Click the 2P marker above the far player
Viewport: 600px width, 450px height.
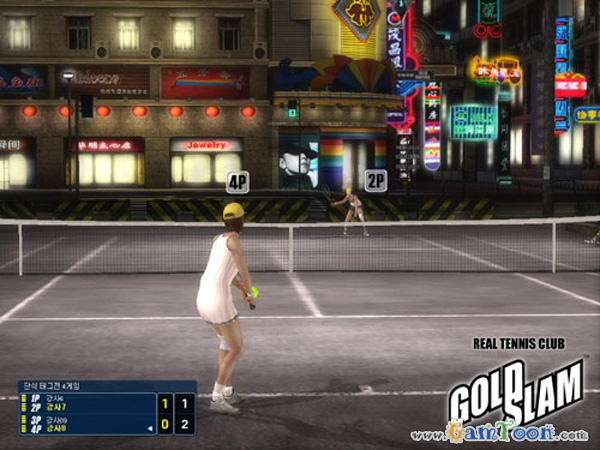pyautogui.click(x=375, y=181)
